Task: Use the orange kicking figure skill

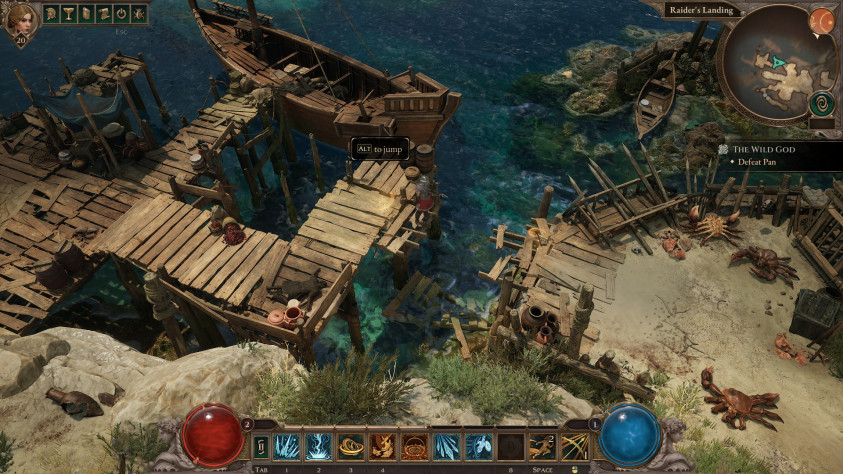Action: (382, 446)
